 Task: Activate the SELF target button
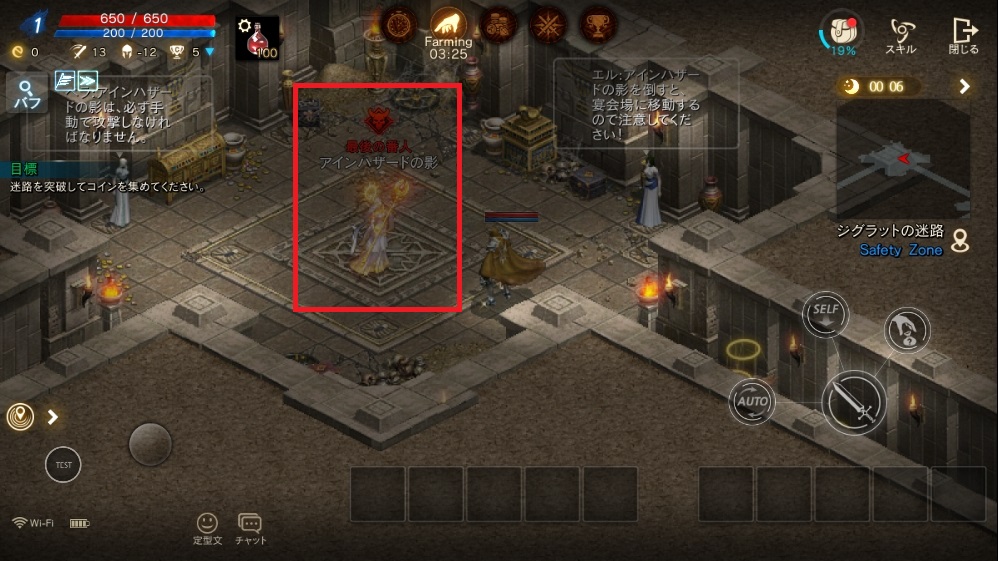826,314
